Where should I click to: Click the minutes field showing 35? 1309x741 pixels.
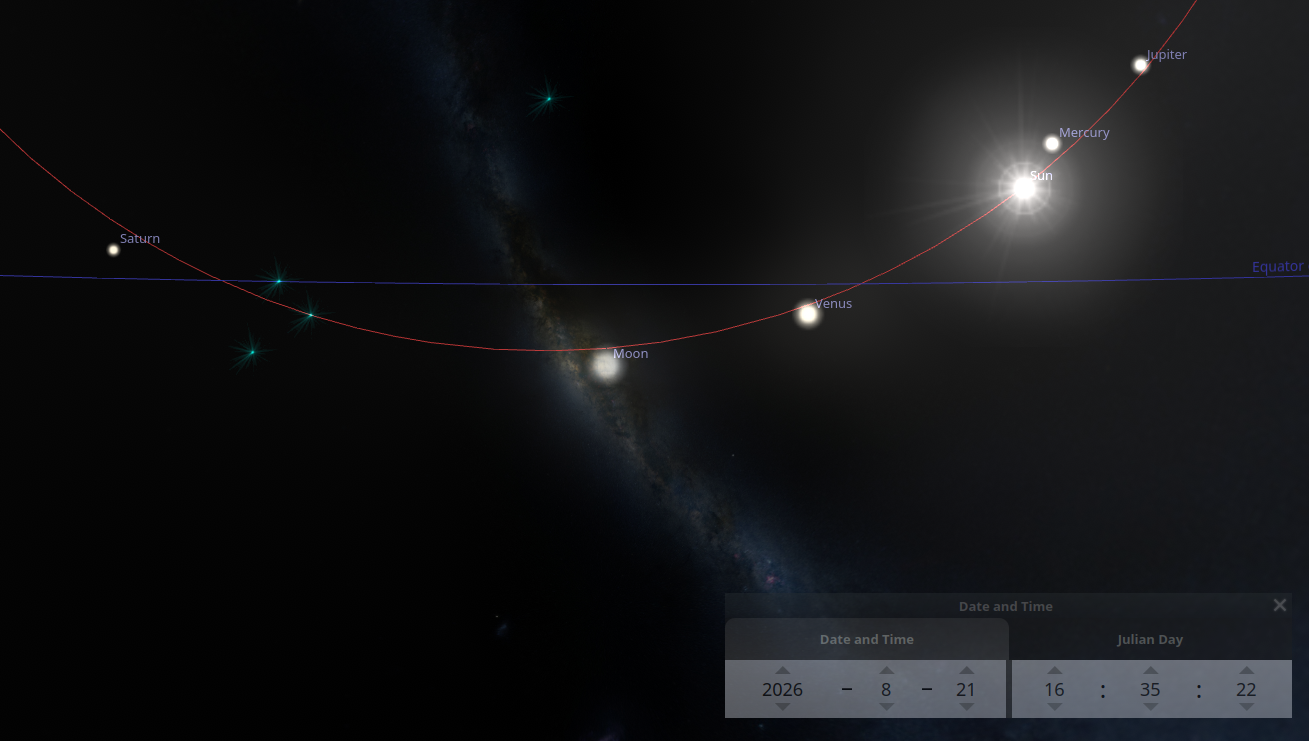coord(1151,689)
